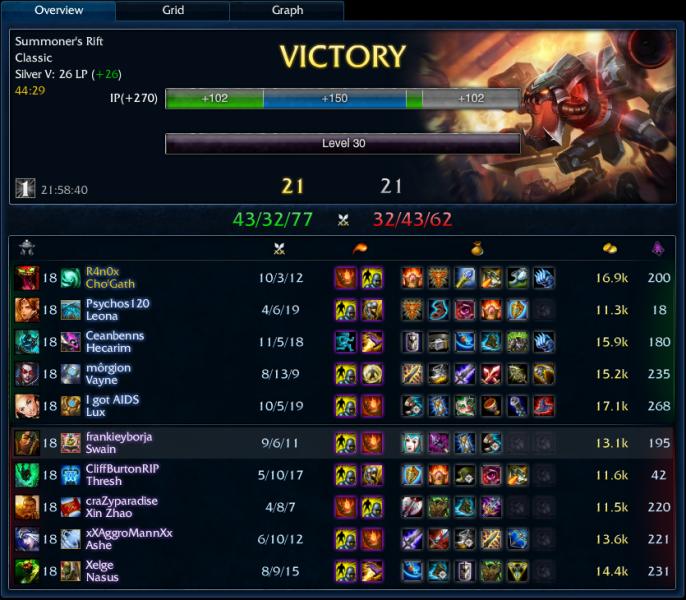Click the Cho'Gath champion portrait
The width and height of the screenshot is (686, 600).
pyautogui.click(x=26, y=277)
